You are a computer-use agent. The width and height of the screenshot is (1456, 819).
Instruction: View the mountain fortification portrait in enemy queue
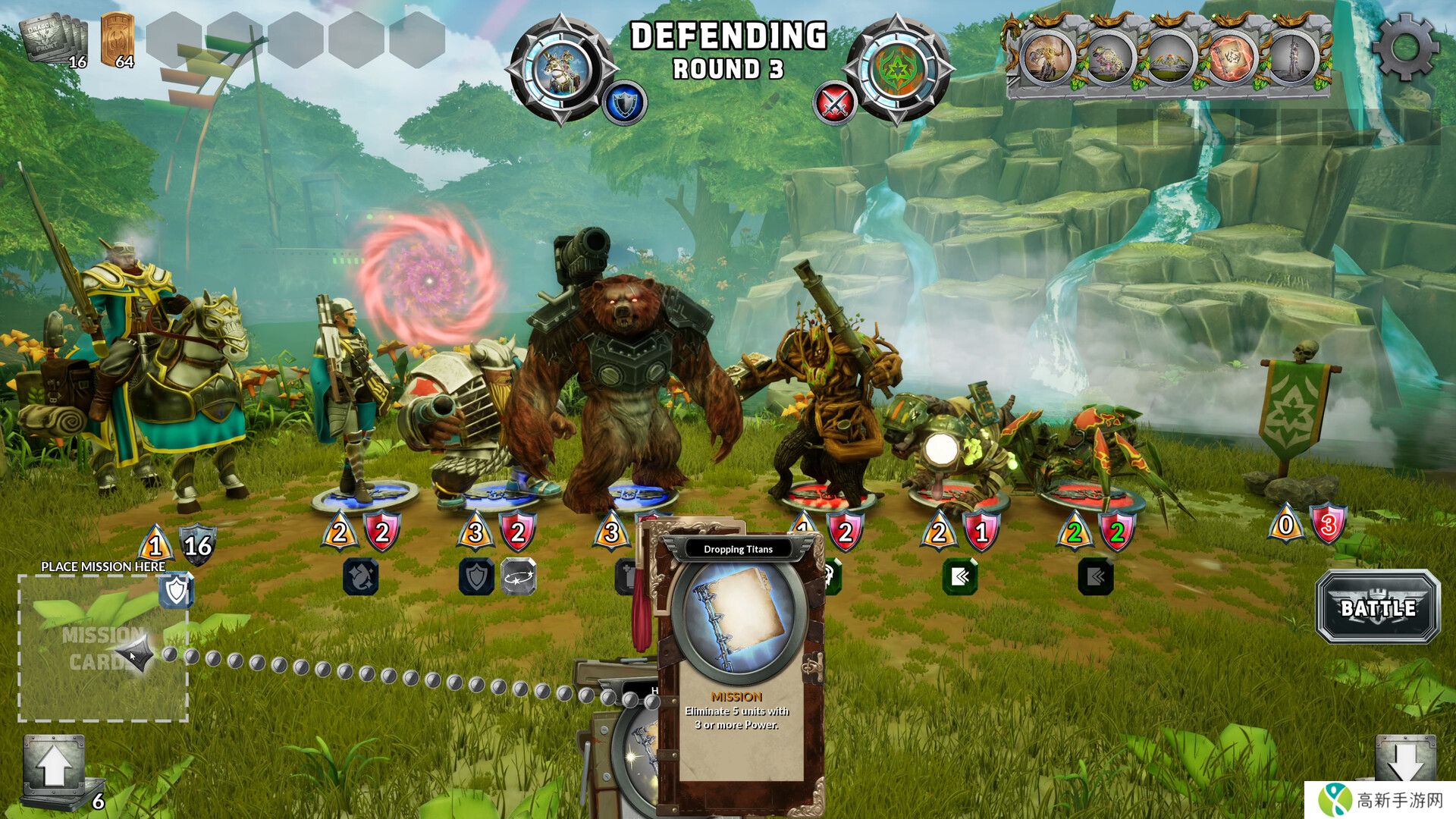1168,58
